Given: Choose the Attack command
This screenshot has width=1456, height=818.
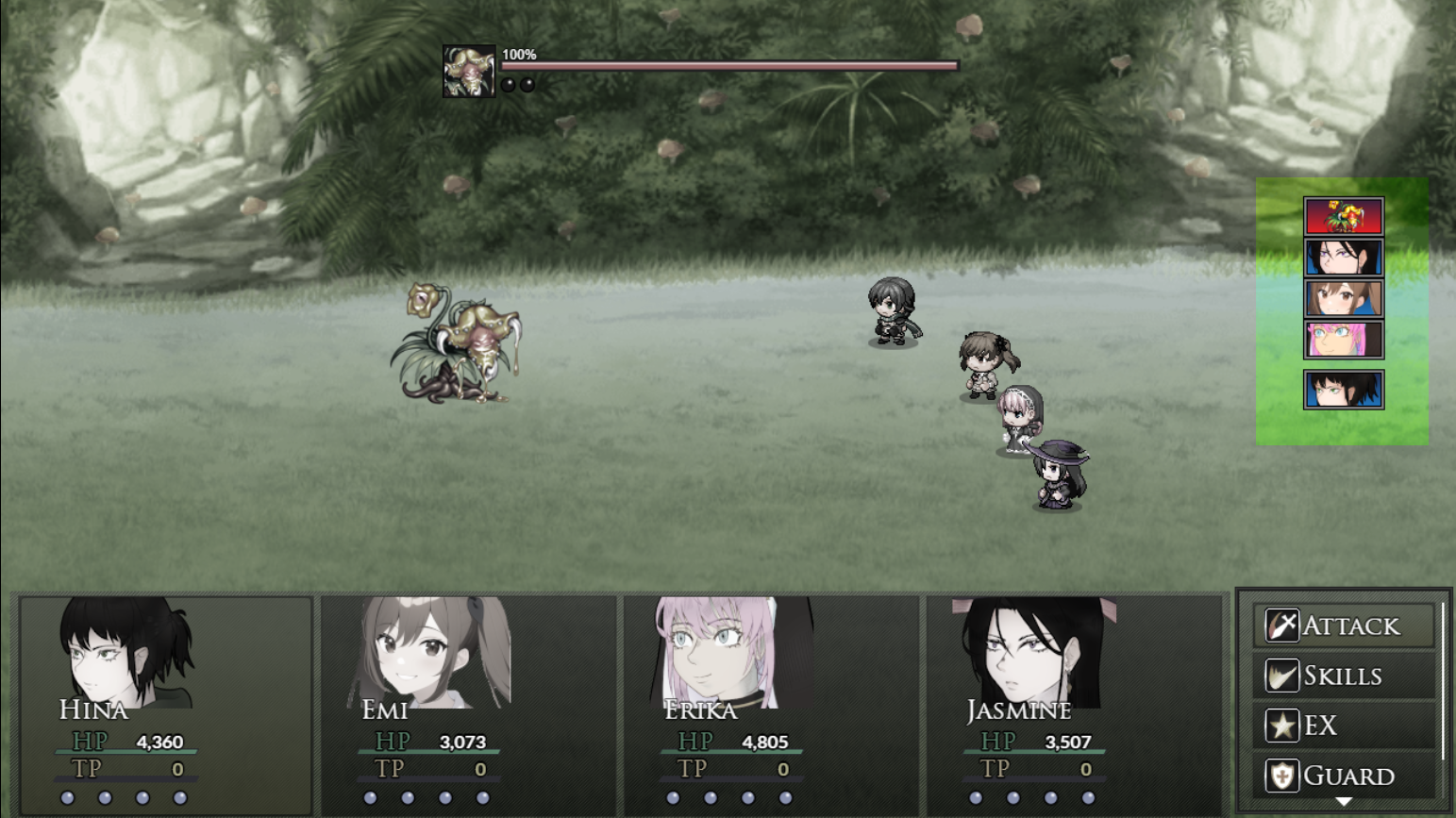Looking at the screenshot, I should [x=1349, y=625].
